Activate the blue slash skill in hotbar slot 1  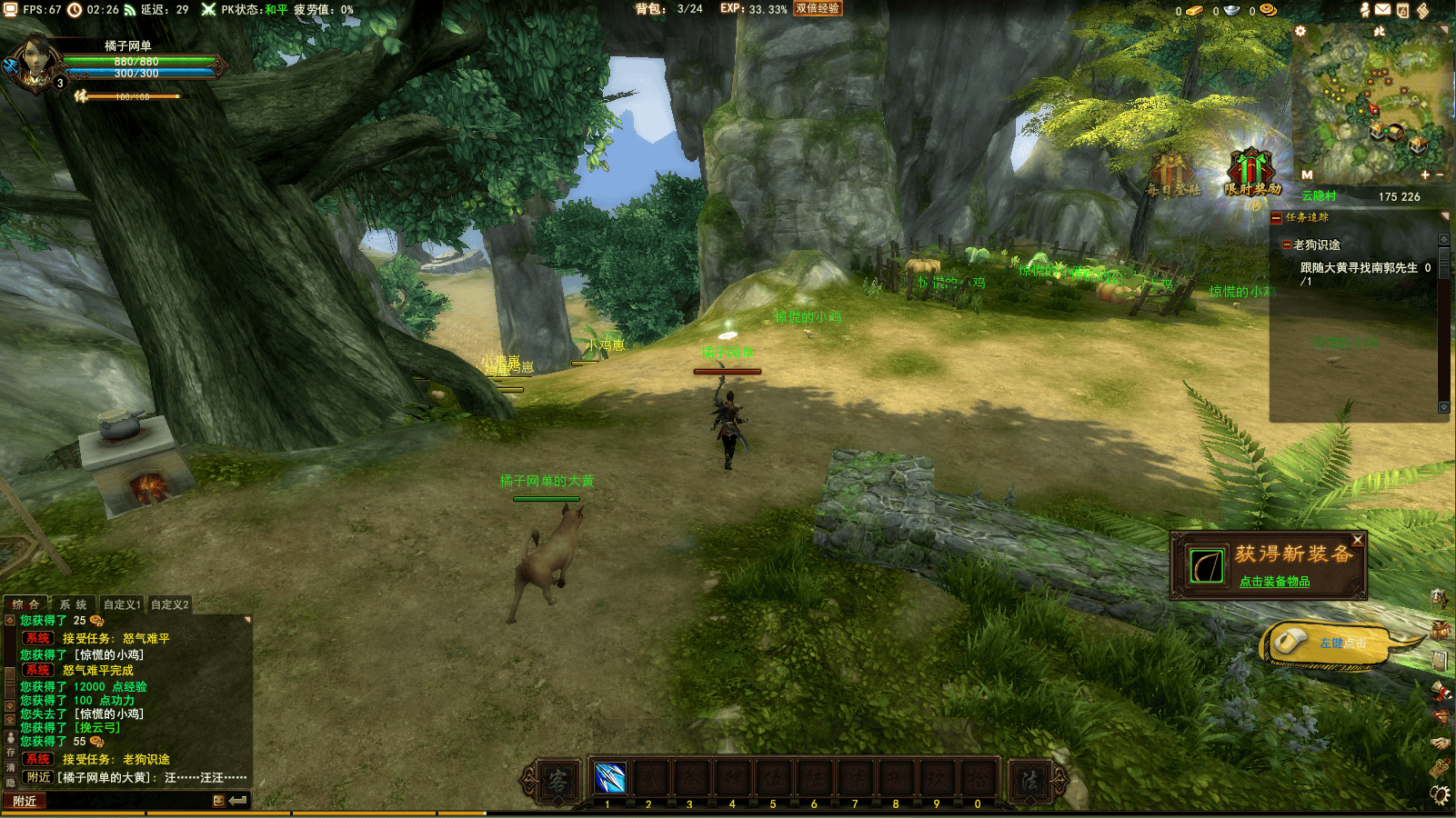click(x=609, y=779)
